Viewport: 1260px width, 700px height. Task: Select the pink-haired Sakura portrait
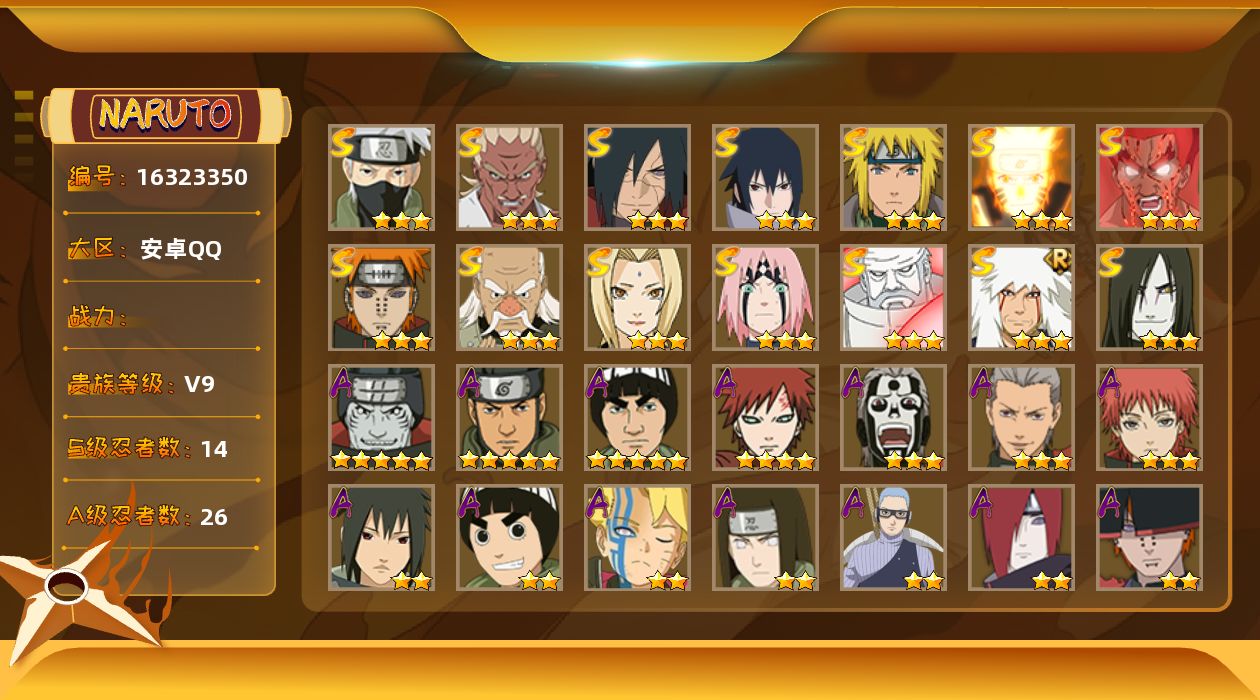click(765, 297)
